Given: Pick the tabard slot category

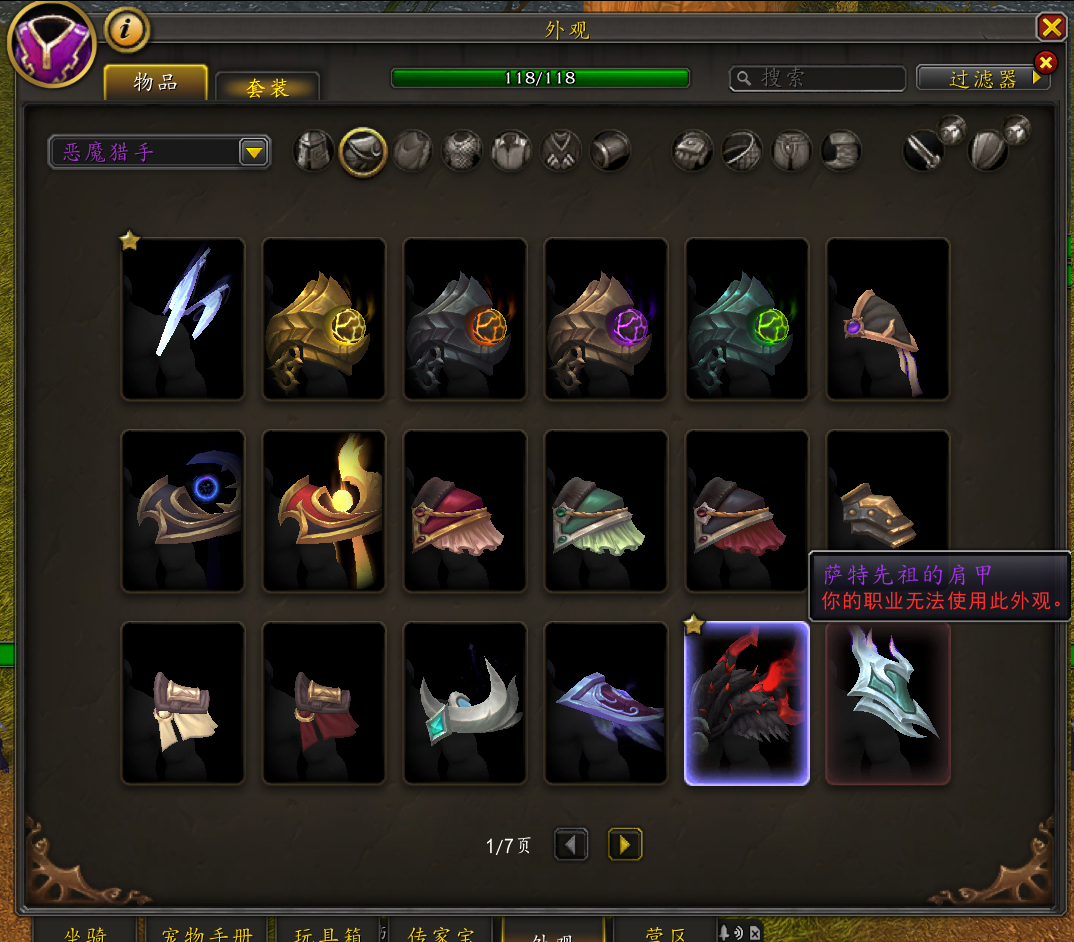Looking at the screenshot, I should coord(561,152).
